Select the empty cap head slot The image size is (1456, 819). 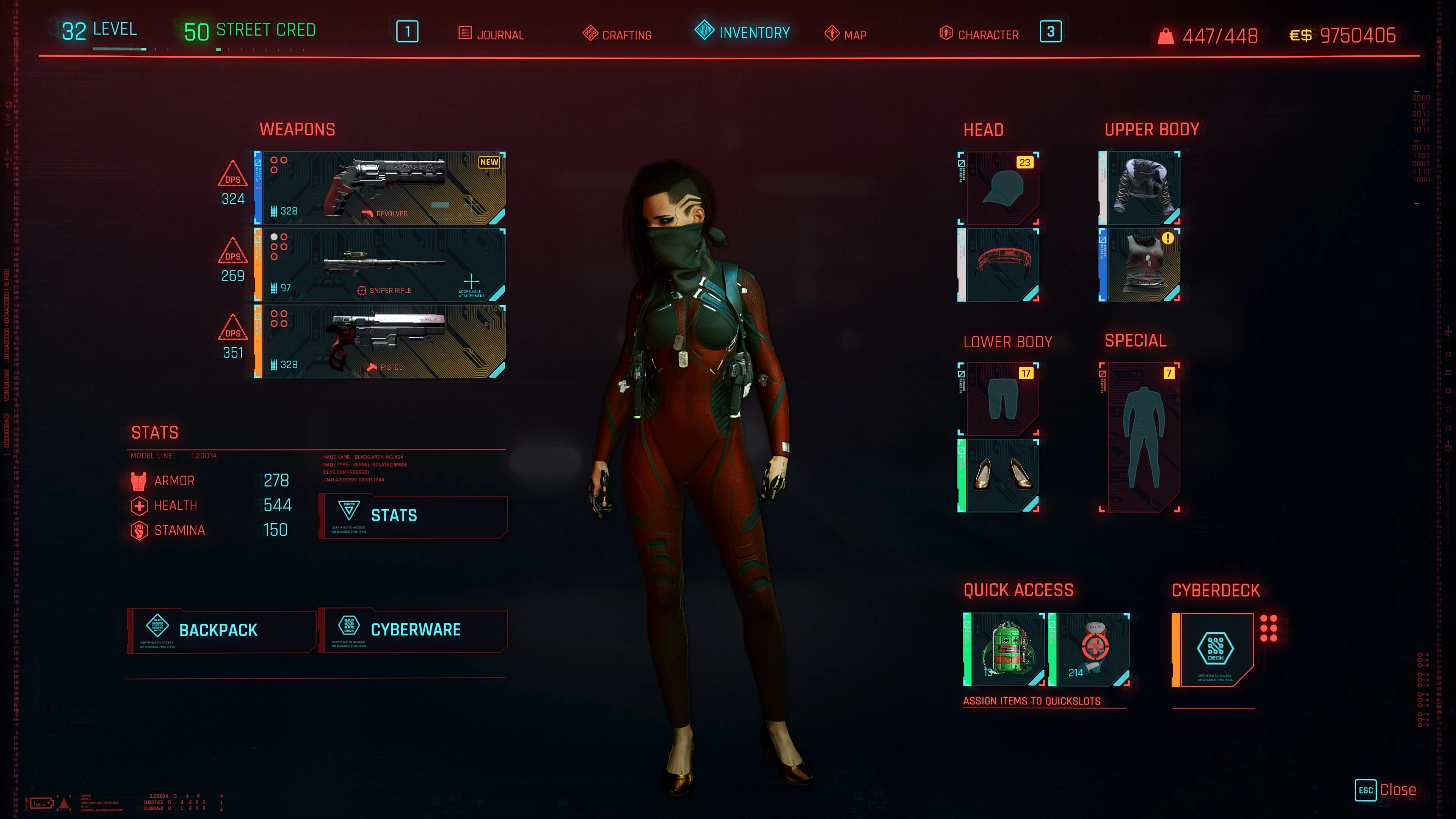999,188
